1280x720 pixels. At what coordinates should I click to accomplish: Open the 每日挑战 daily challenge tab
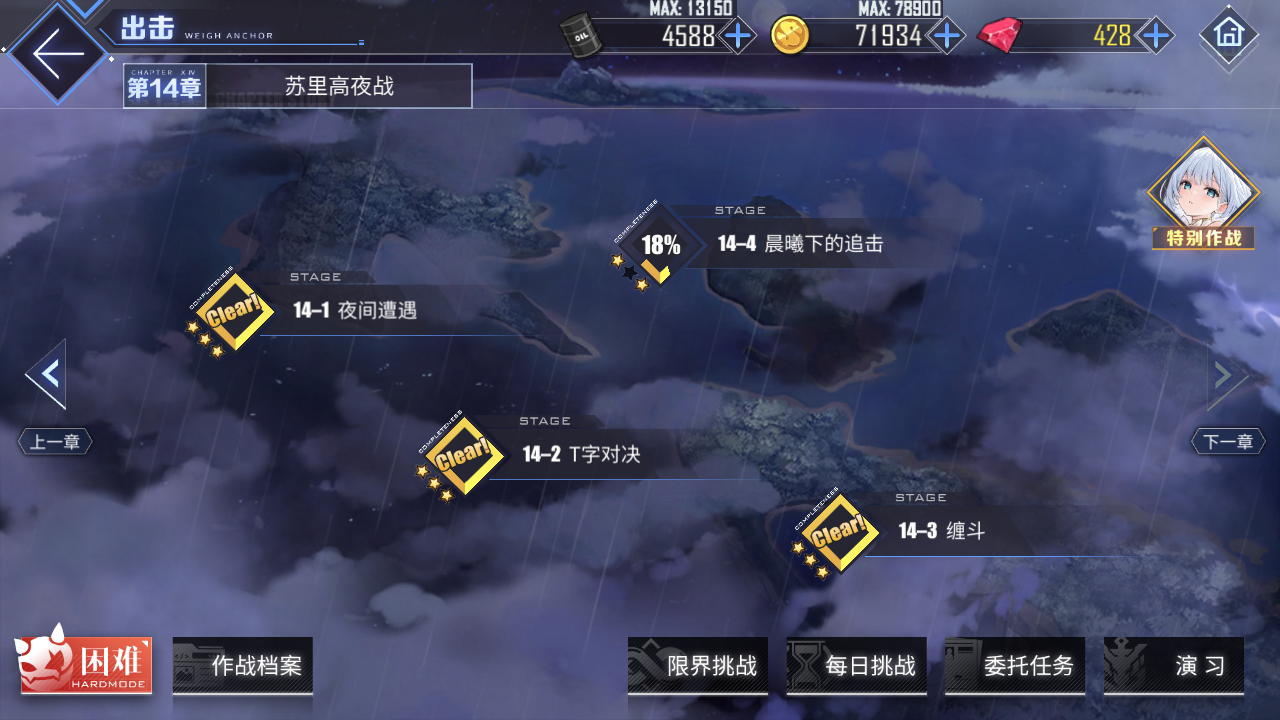click(x=856, y=665)
